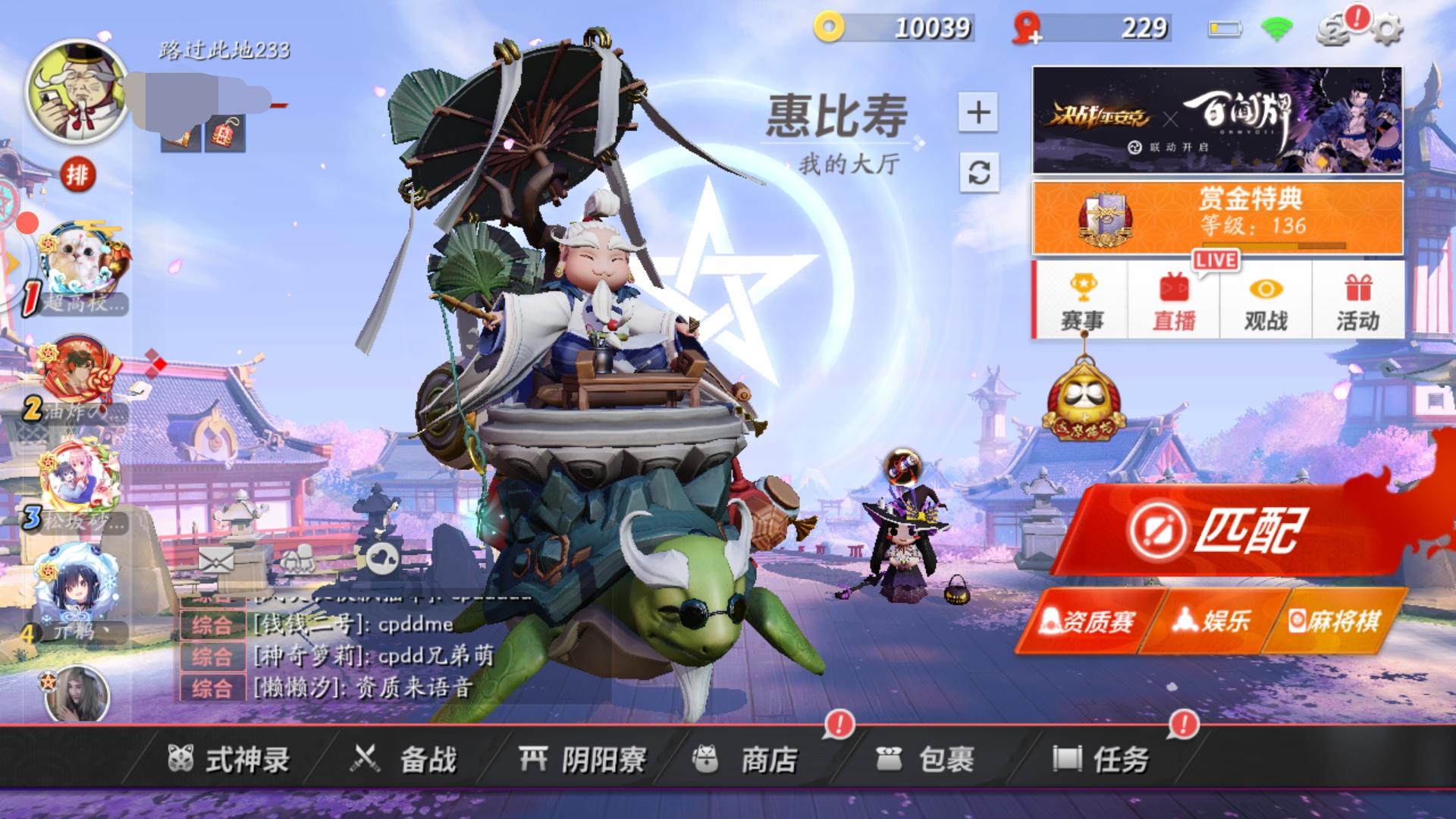
Task: Open the mail envelope icon
Action: 216,559
